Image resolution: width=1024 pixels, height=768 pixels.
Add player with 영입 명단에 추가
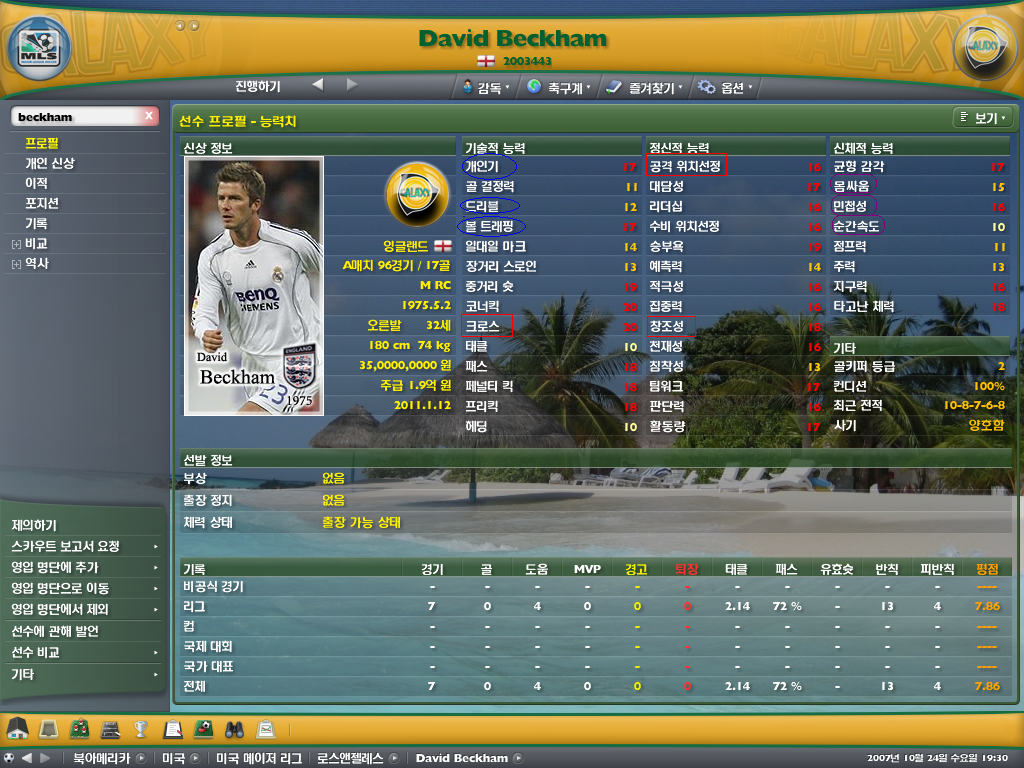pyautogui.click(x=59, y=567)
